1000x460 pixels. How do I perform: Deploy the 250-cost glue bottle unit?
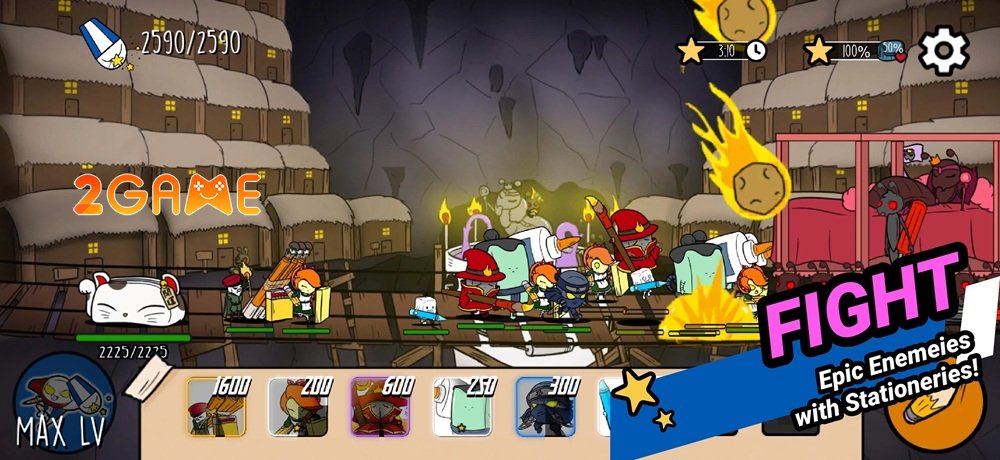pos(463,407)
